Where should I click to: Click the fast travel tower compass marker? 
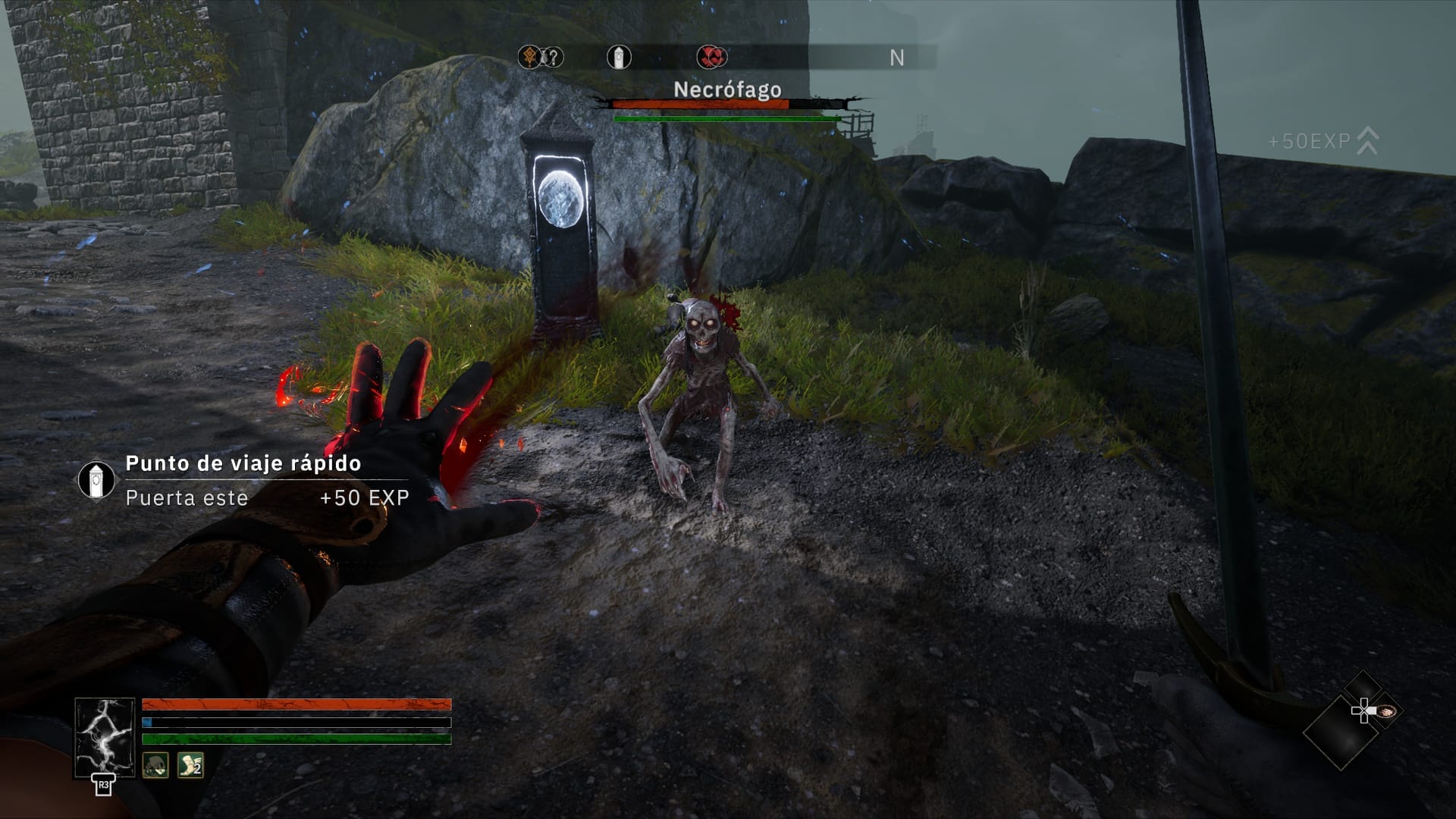tap(619, 57)
